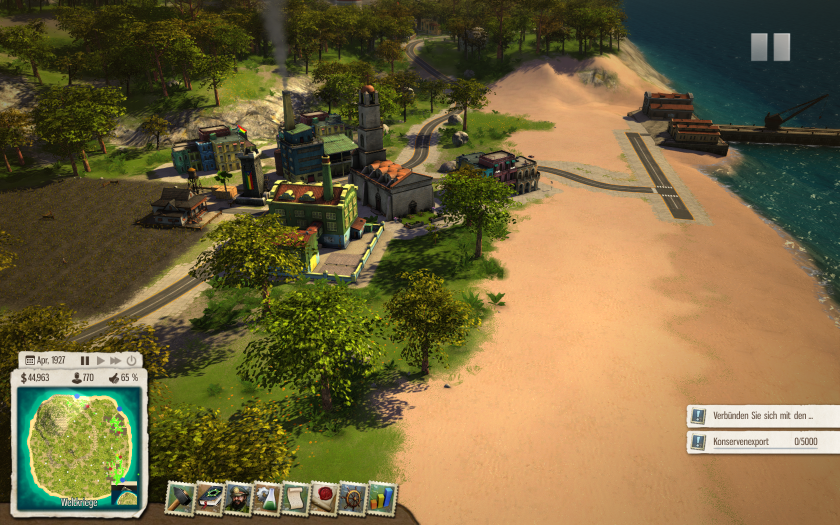
Task: Click the calendar date Apr. 1927
Action: click(x=45, y=360)
